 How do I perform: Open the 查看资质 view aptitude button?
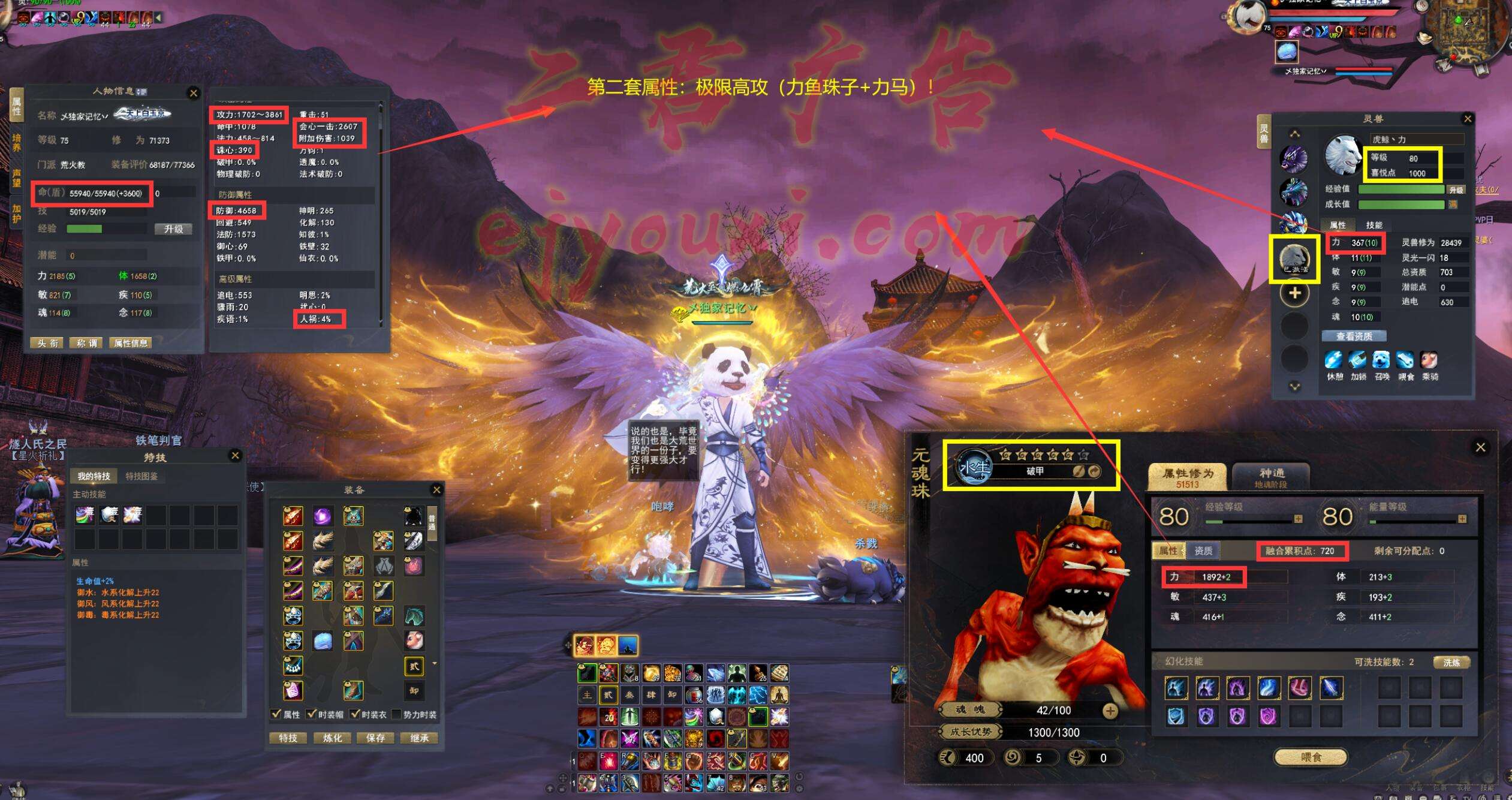coord(1354,336)
